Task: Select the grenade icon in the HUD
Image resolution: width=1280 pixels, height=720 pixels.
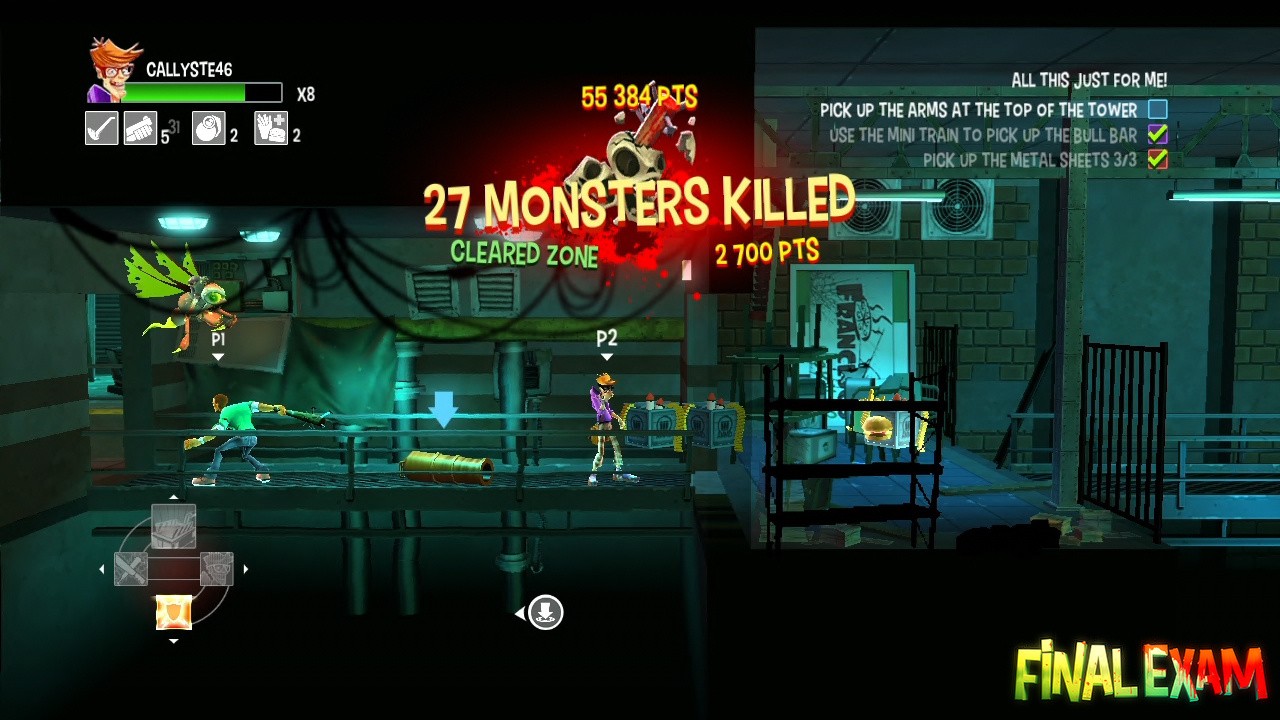Action: coord(209,128)
